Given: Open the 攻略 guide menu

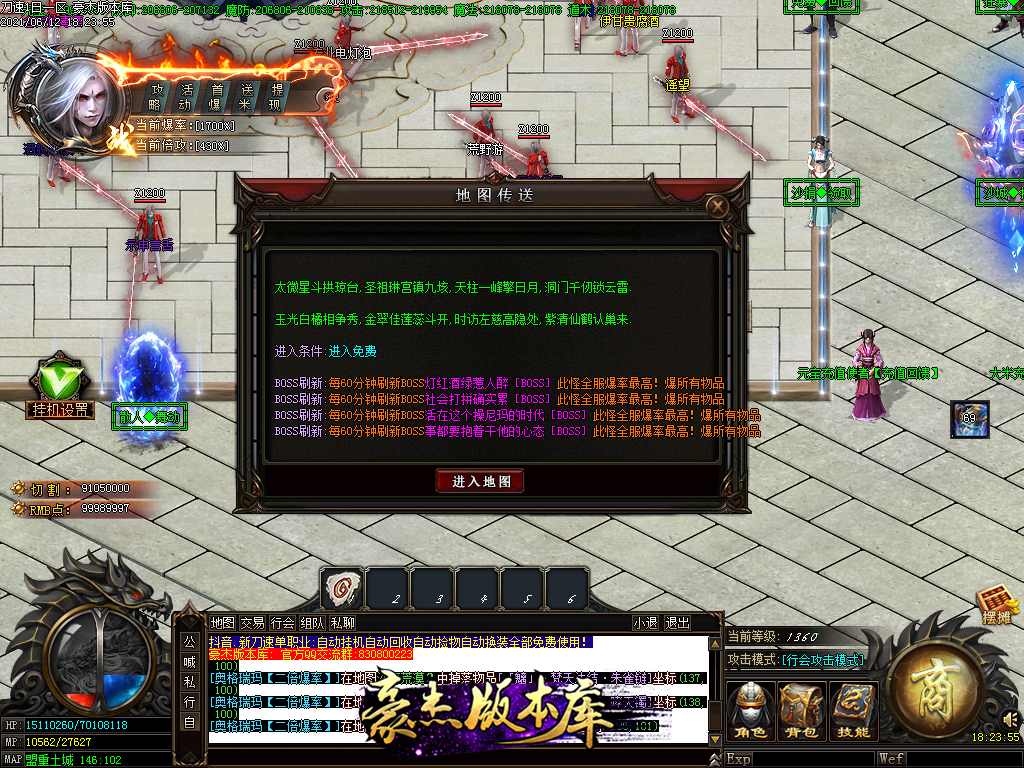Looking at the screenshot, I should point(155,97).
